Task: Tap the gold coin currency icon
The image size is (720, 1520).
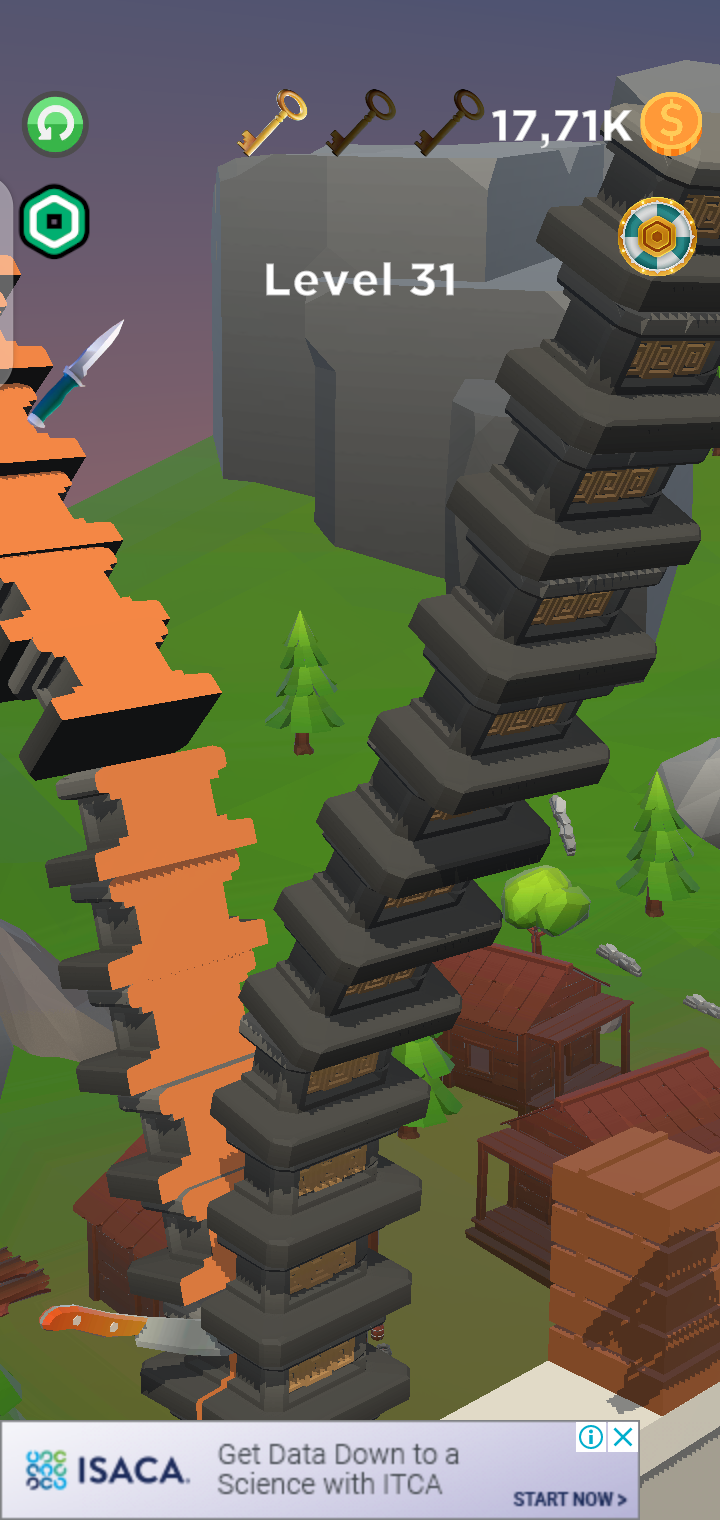Action: tap(671, 124)
